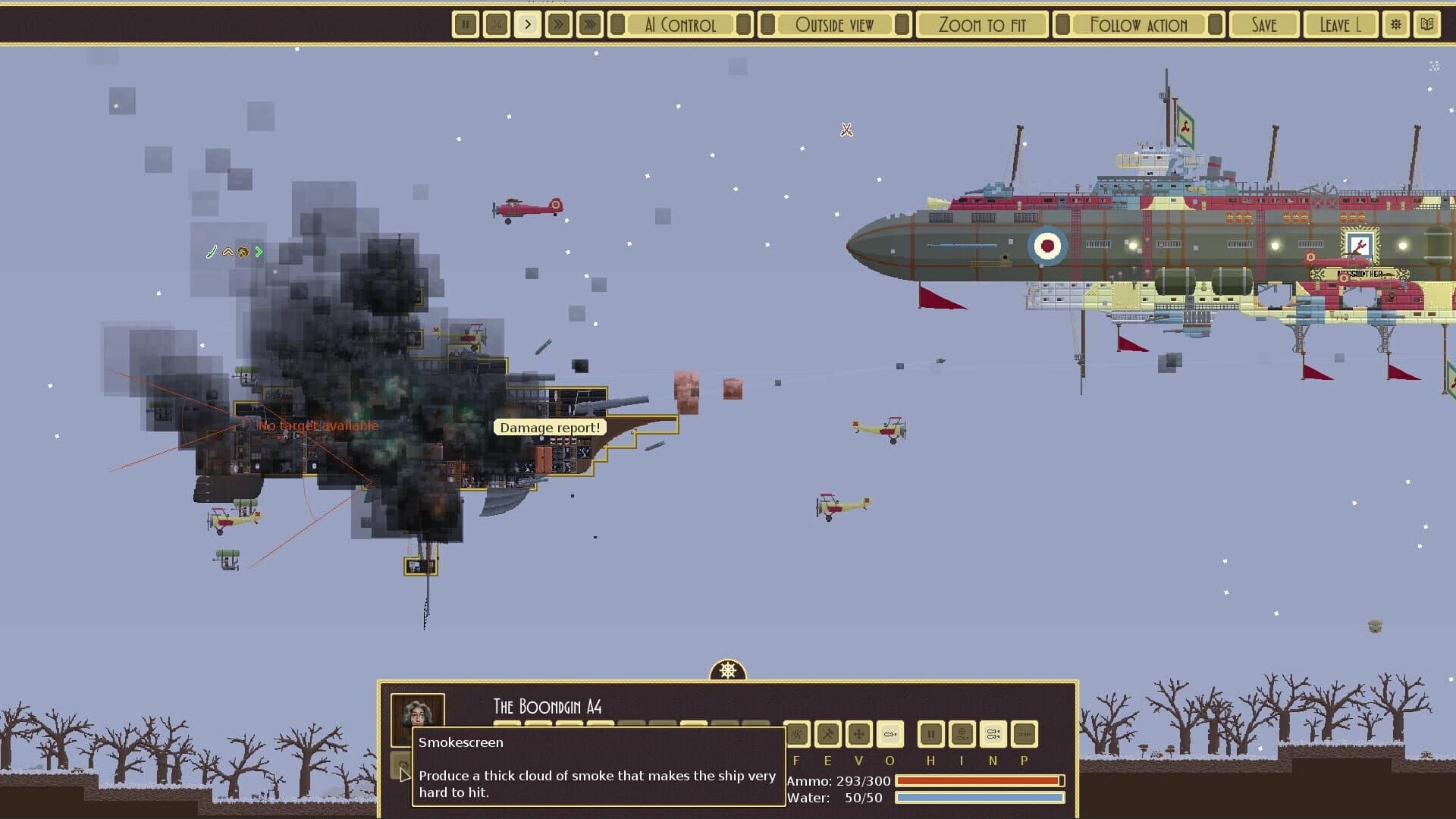
Task: Click the crew pause order icon
Action: pyautogui.click(x=930, y=734)
